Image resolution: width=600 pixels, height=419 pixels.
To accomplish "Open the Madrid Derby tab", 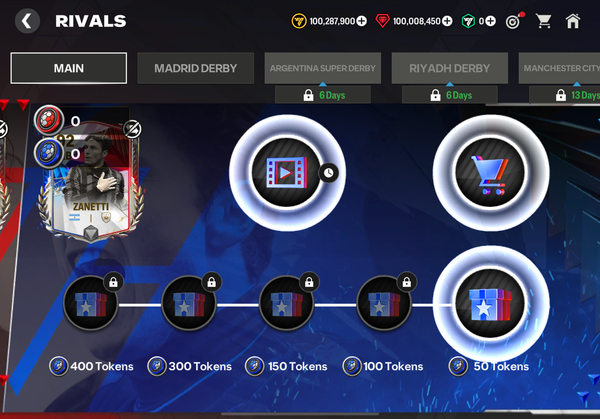I will [x=196, y=68].
